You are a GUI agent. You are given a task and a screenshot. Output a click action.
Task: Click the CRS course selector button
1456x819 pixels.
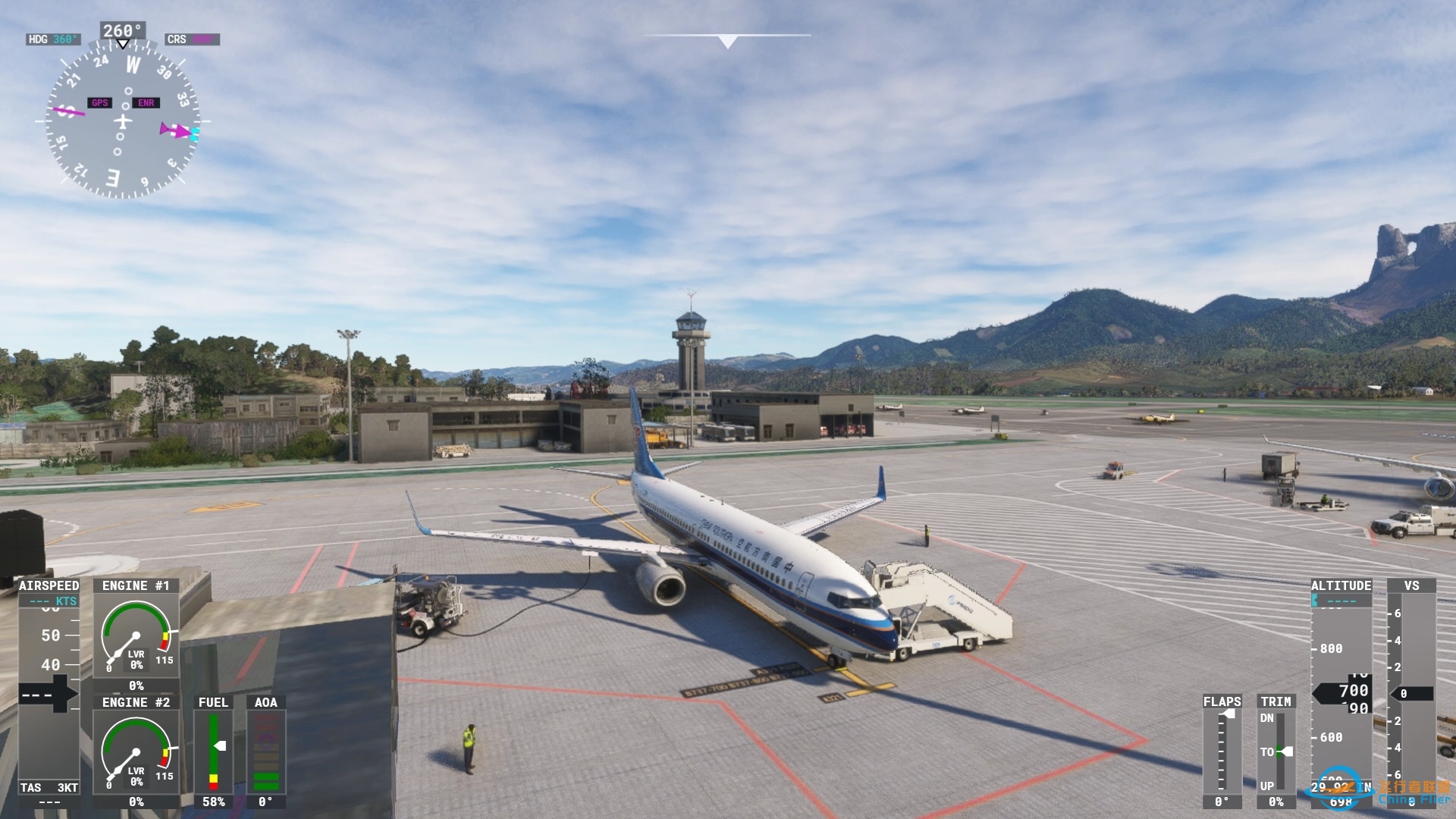click(x=192, y=38)
